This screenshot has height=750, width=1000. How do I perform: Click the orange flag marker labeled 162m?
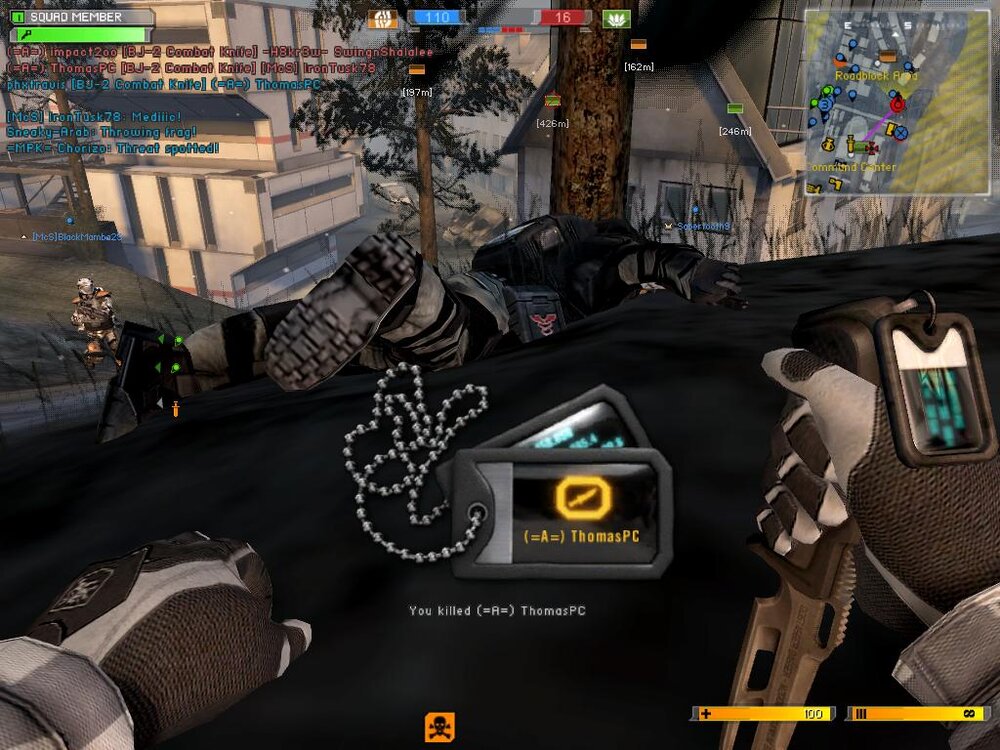click(638, 45)
